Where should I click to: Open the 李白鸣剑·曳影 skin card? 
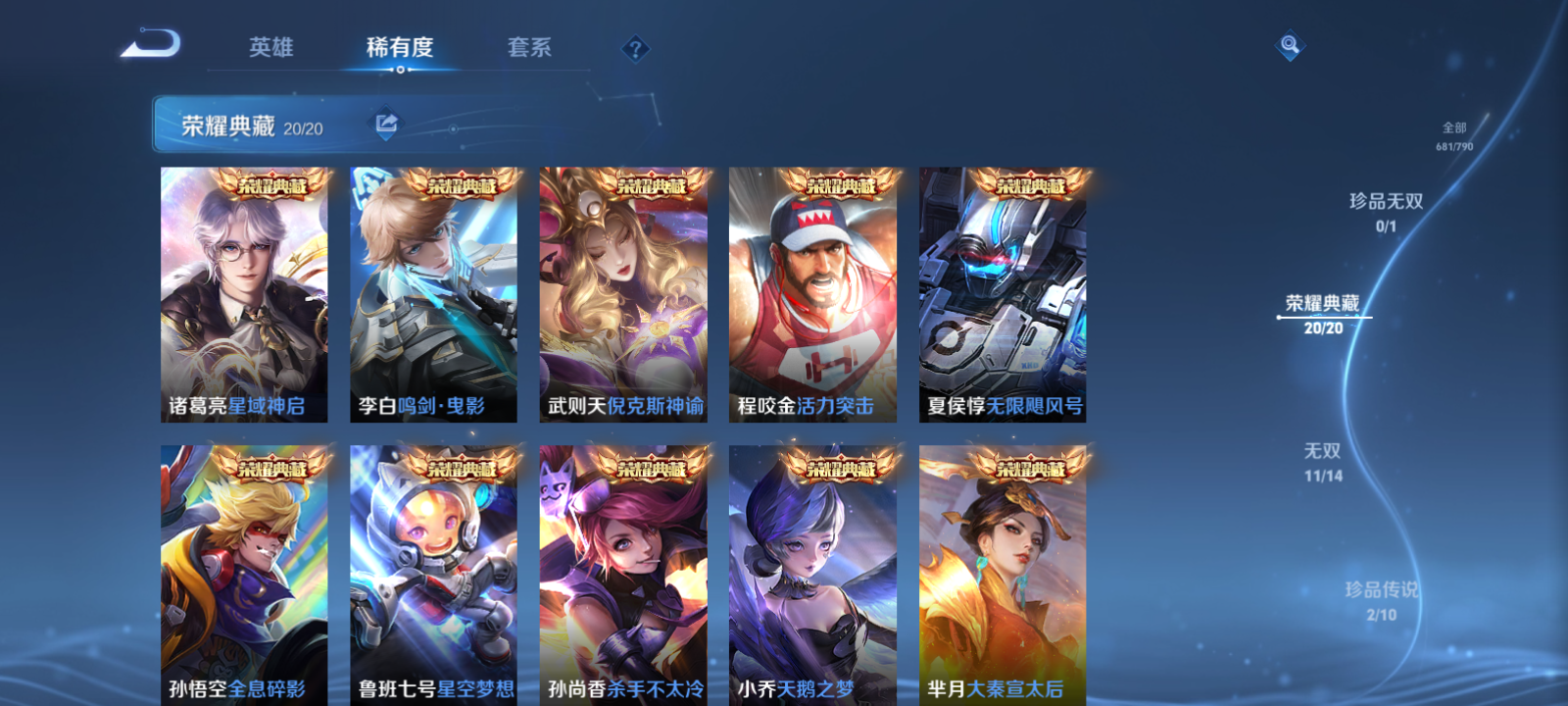click(434, 294)
